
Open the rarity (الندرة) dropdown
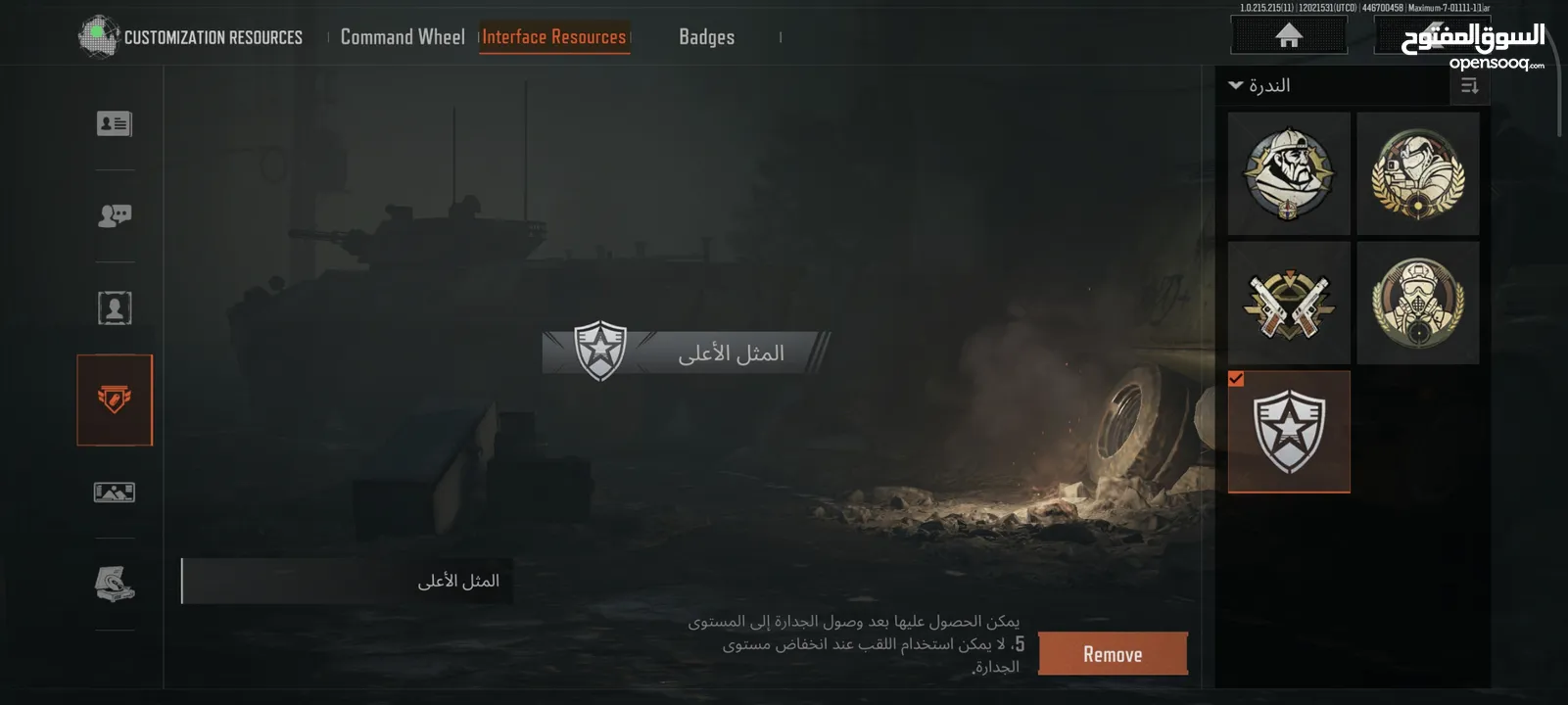[x=1263, y=85]
